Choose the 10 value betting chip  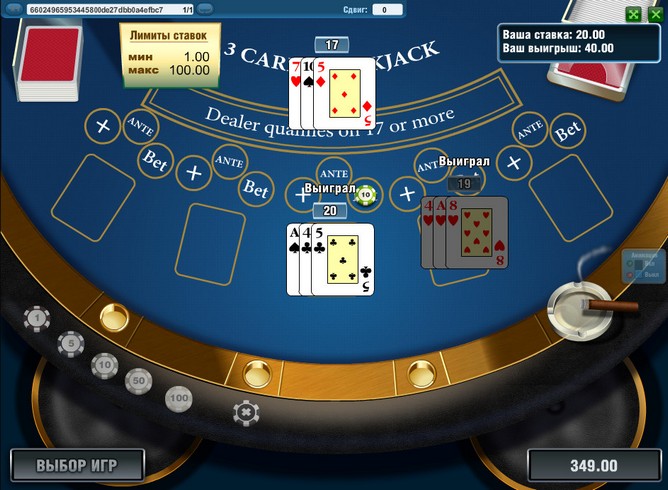point(104,364)
